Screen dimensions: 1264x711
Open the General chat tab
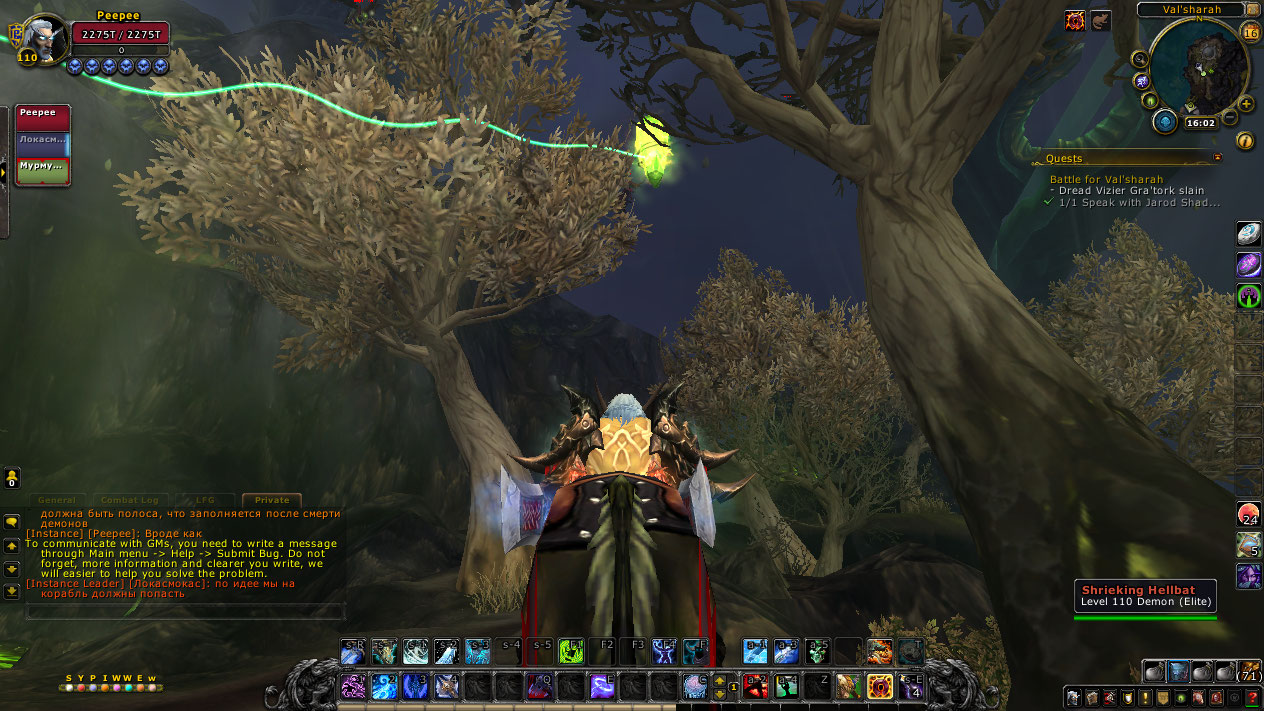point(58,500)
